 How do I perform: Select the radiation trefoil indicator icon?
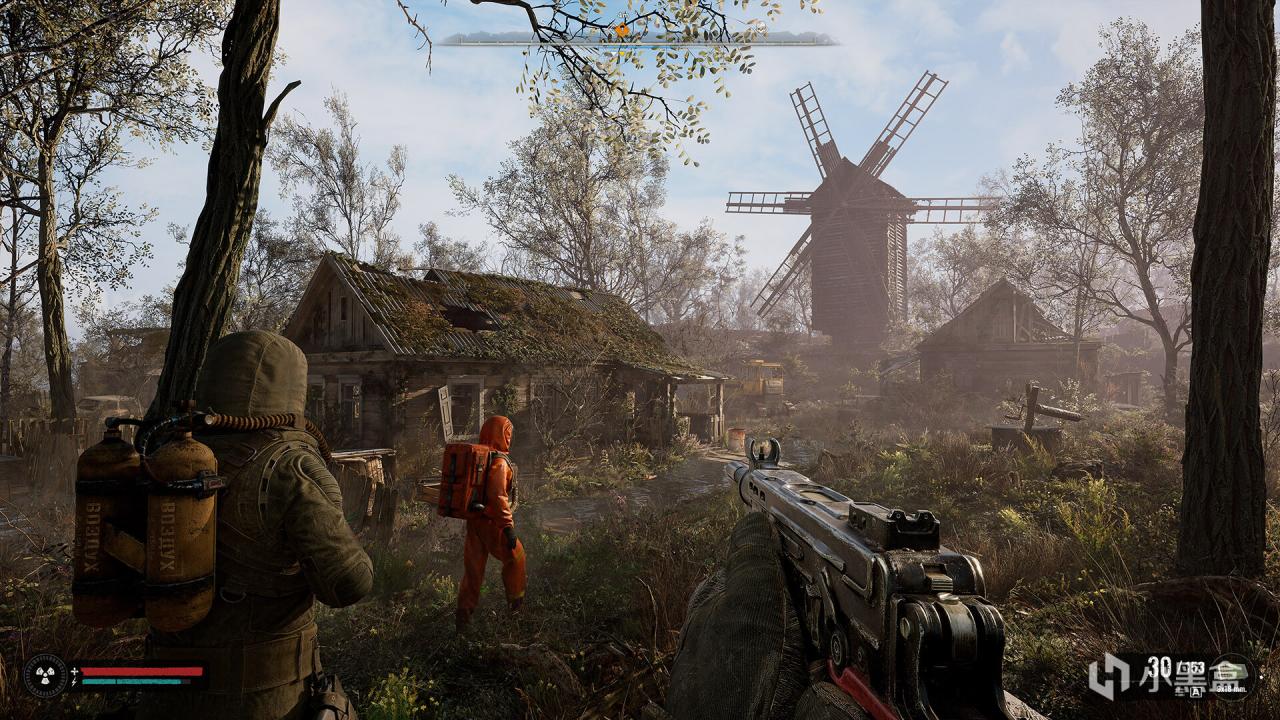click(45, 674)
